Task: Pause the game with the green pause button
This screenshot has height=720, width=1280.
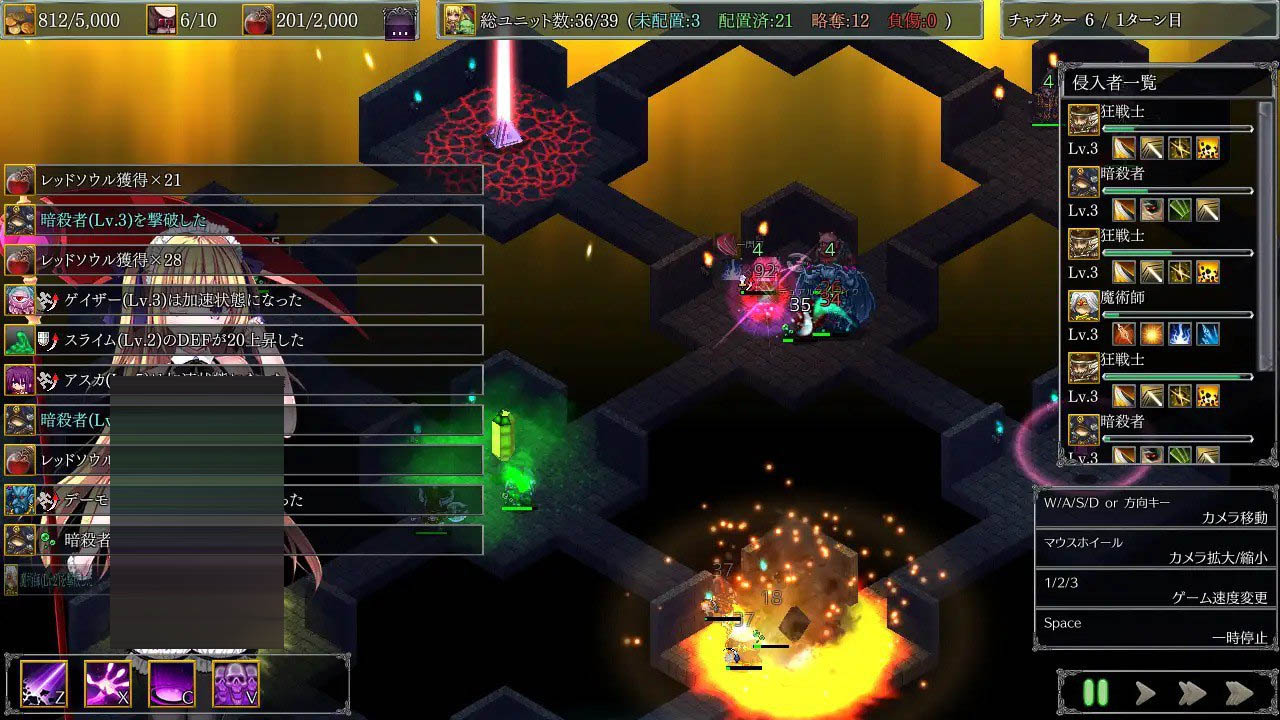Action: click(x=1096, y=693)
